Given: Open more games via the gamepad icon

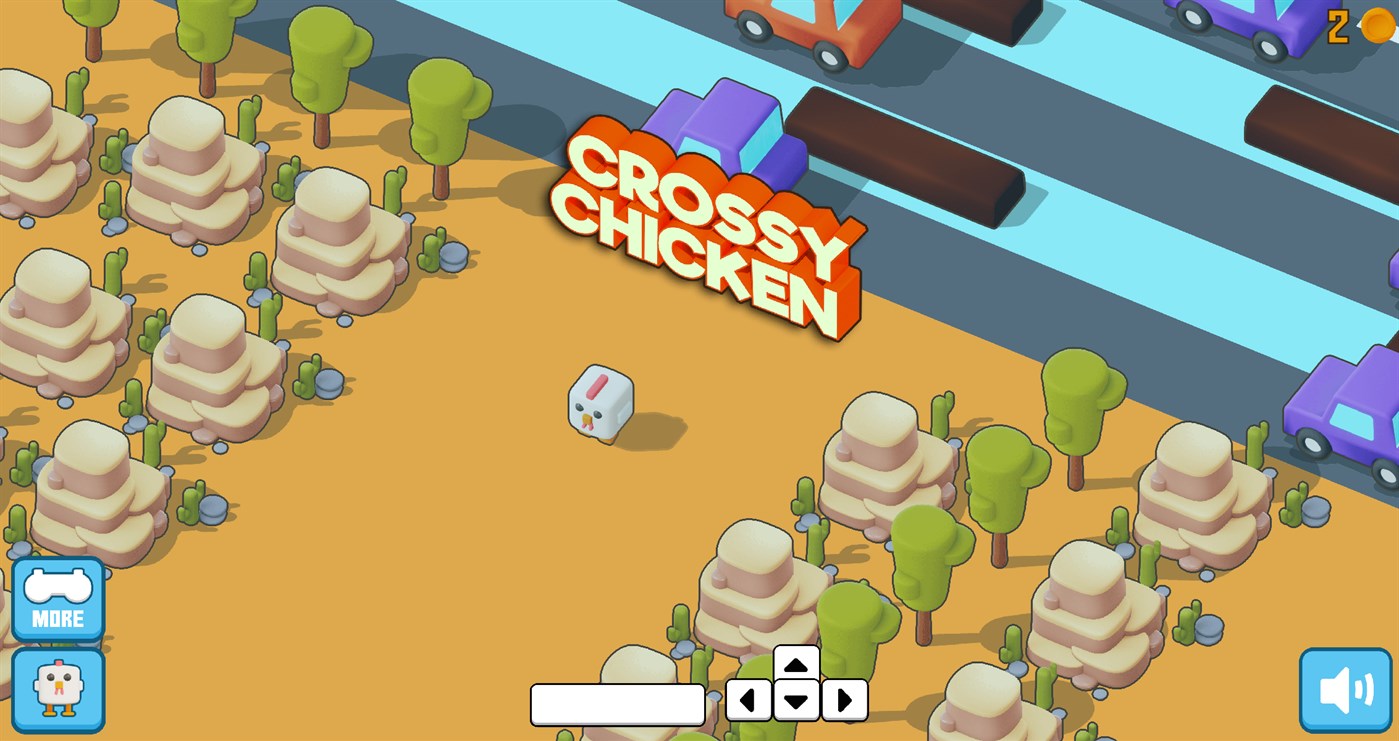Looking at the screenshot, I should [x=59, y=599].
